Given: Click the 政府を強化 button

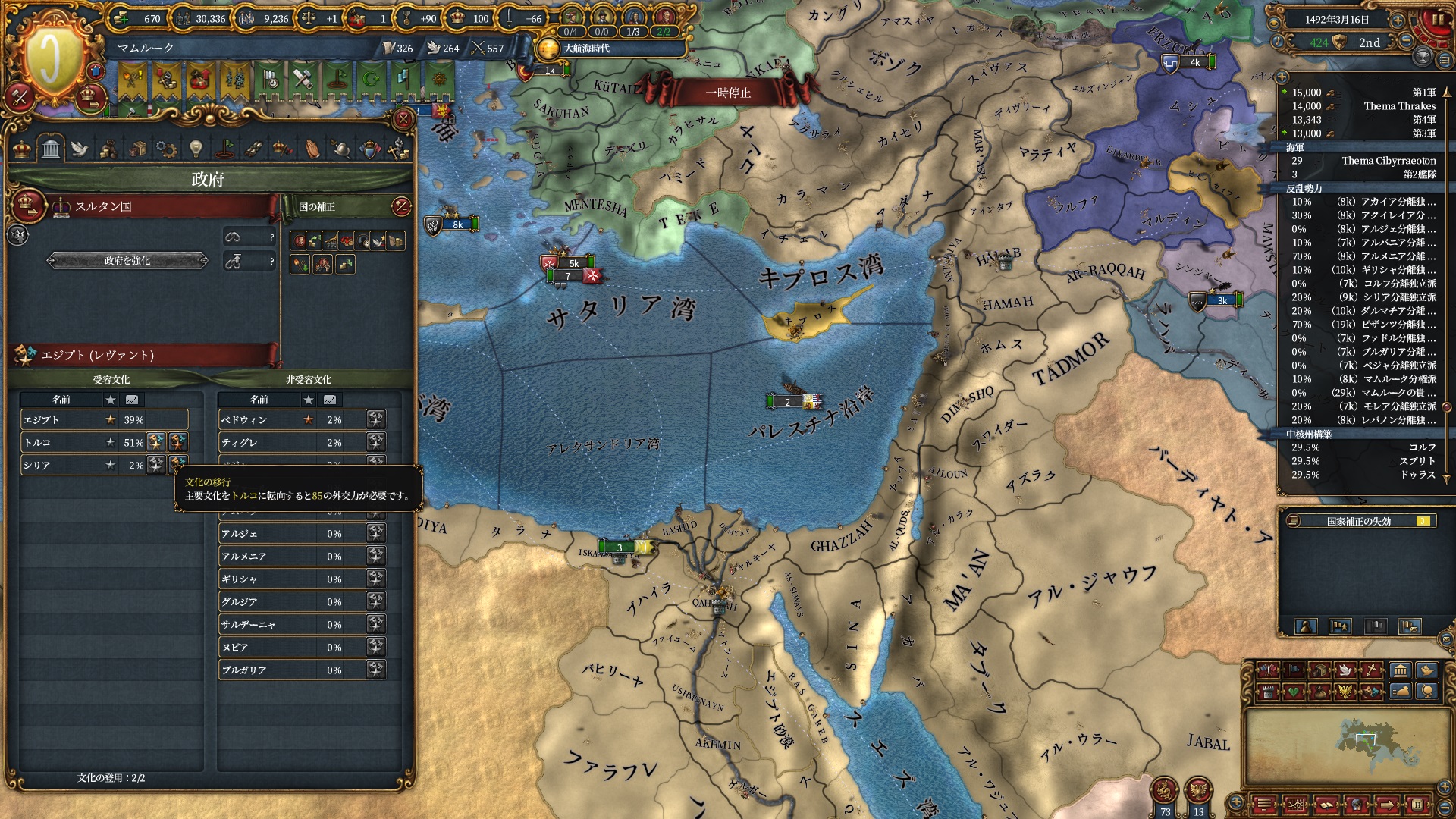Looking at the screenshot, I should pos(127,261).
